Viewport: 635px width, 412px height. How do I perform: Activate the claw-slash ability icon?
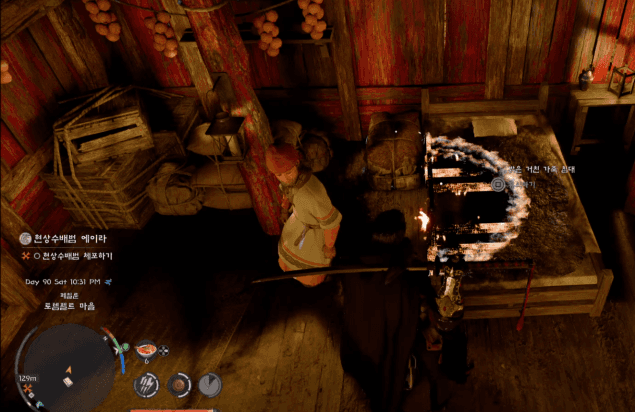tap(146, 383)
